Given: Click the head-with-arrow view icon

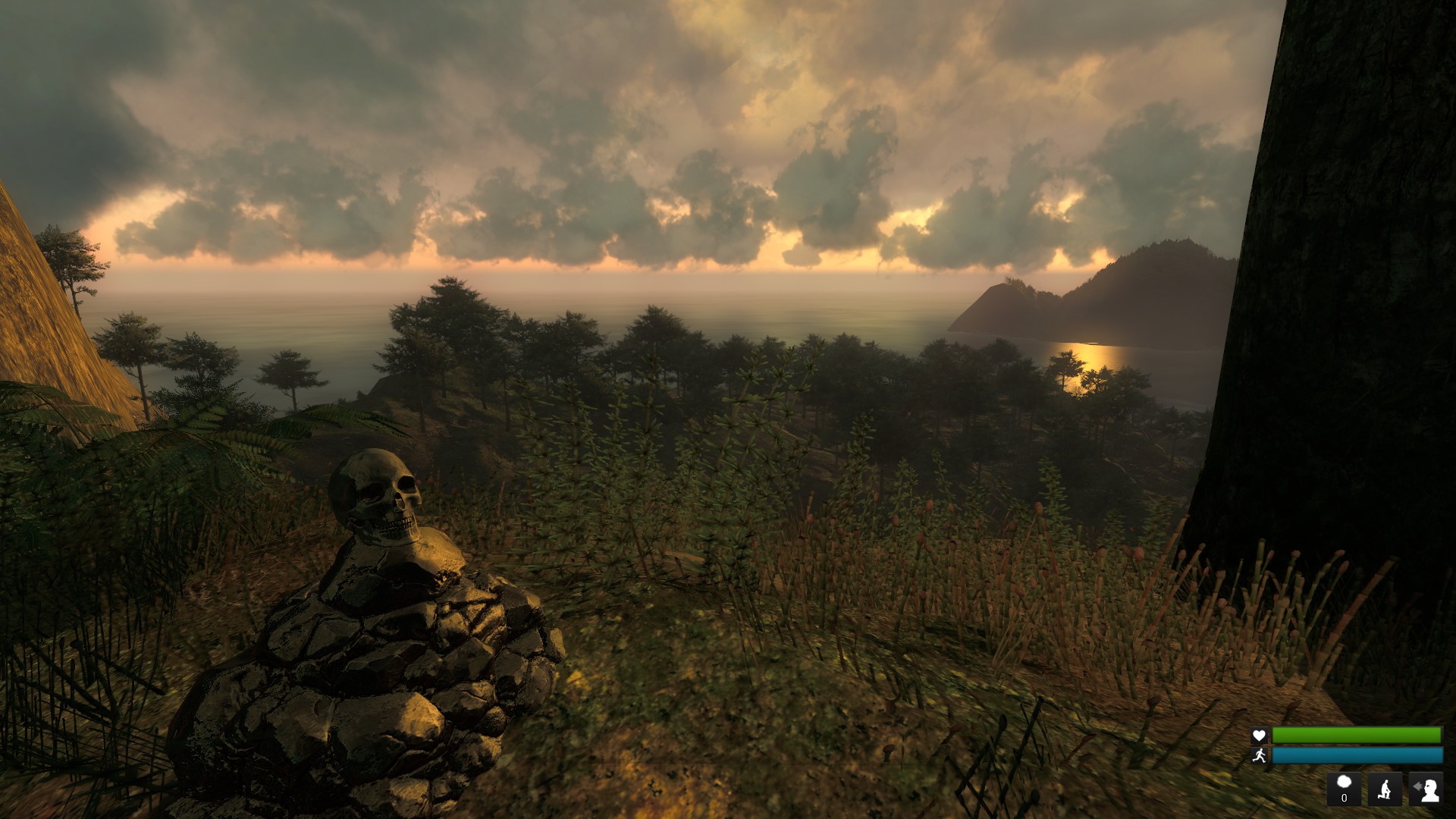Looking at the screenshot, I should point(1426,789).
